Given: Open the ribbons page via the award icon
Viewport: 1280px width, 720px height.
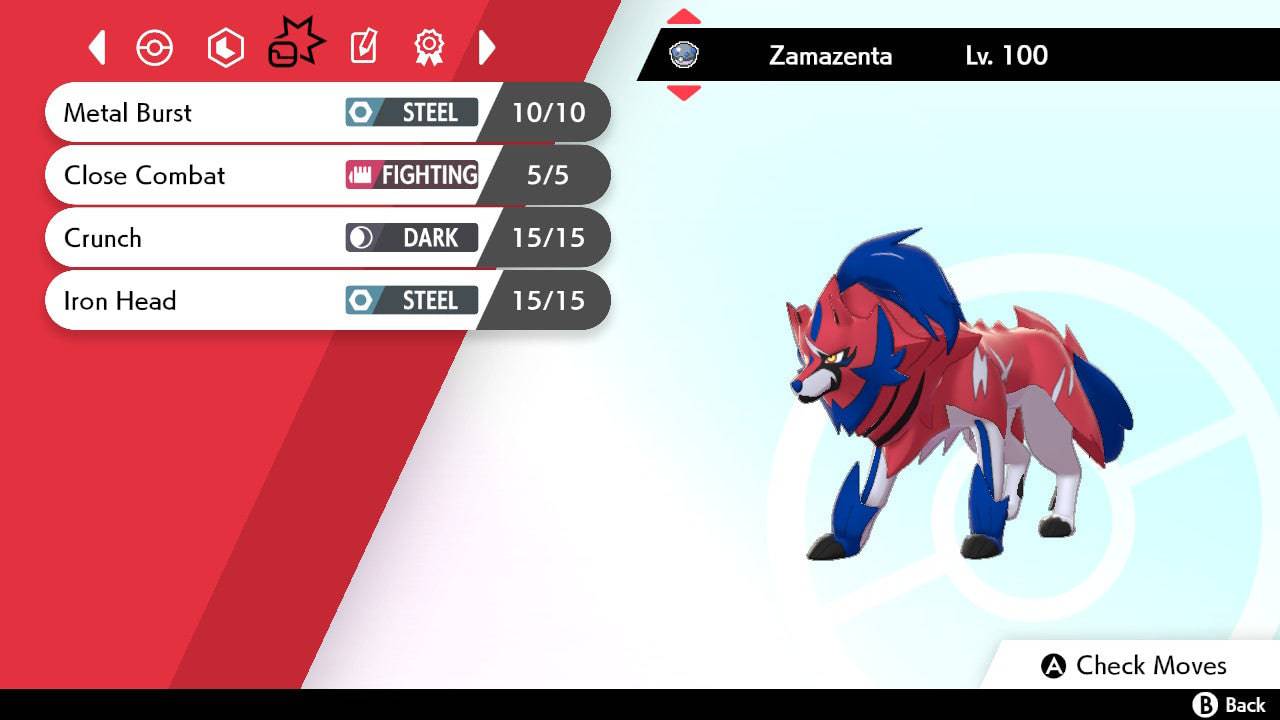Looking at the screenshot, I should click(x=429, y=47).
